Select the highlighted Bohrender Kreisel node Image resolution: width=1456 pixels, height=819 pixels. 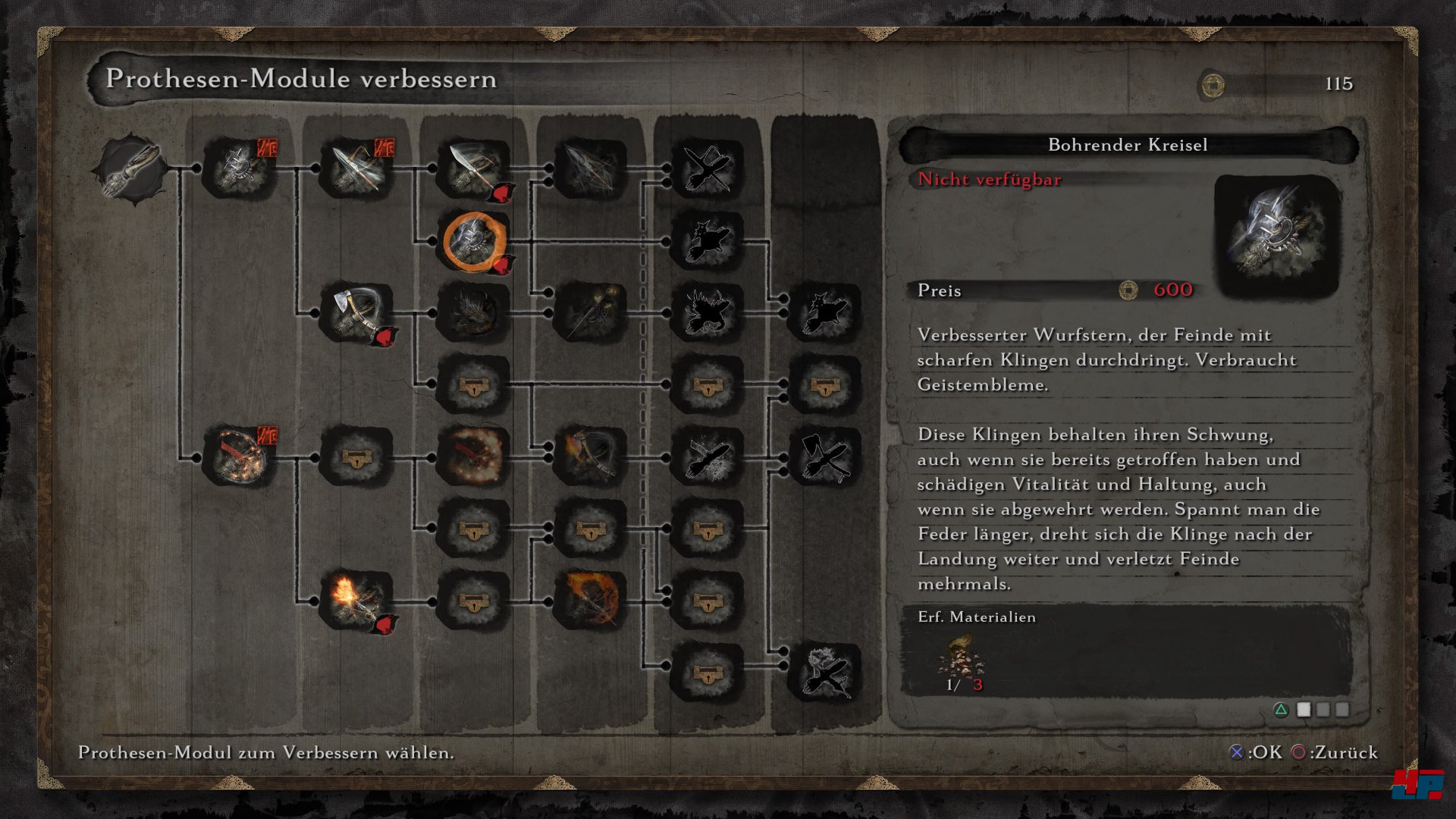coord(474,241)
